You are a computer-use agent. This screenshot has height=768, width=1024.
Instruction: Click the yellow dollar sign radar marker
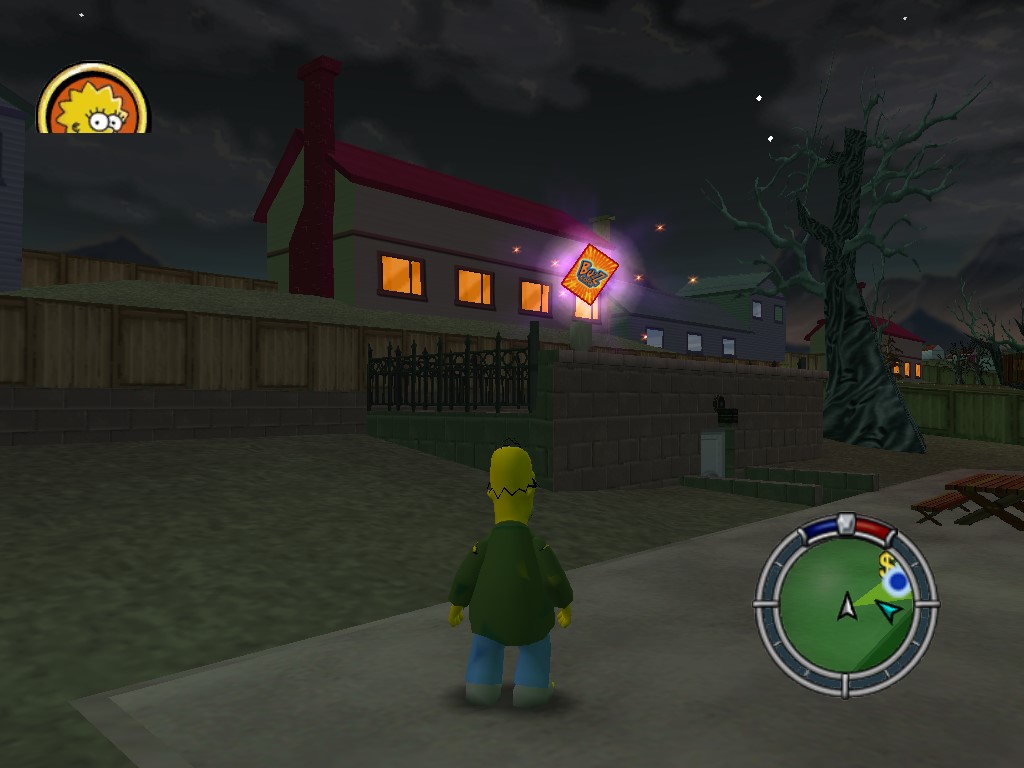click(886, 564)
